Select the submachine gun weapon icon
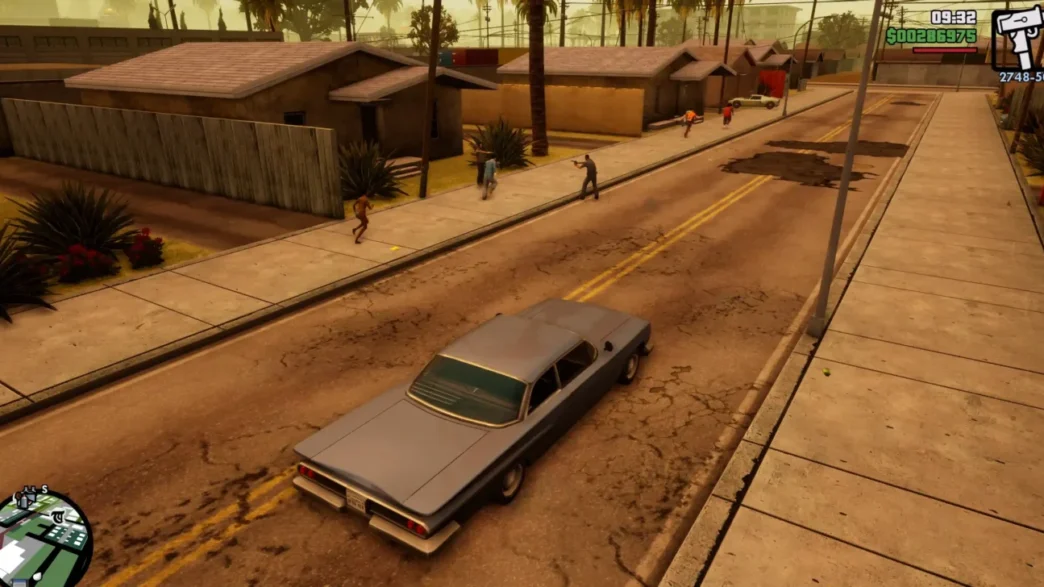This screenshot has height=587, width=1044. point(1017,38)
